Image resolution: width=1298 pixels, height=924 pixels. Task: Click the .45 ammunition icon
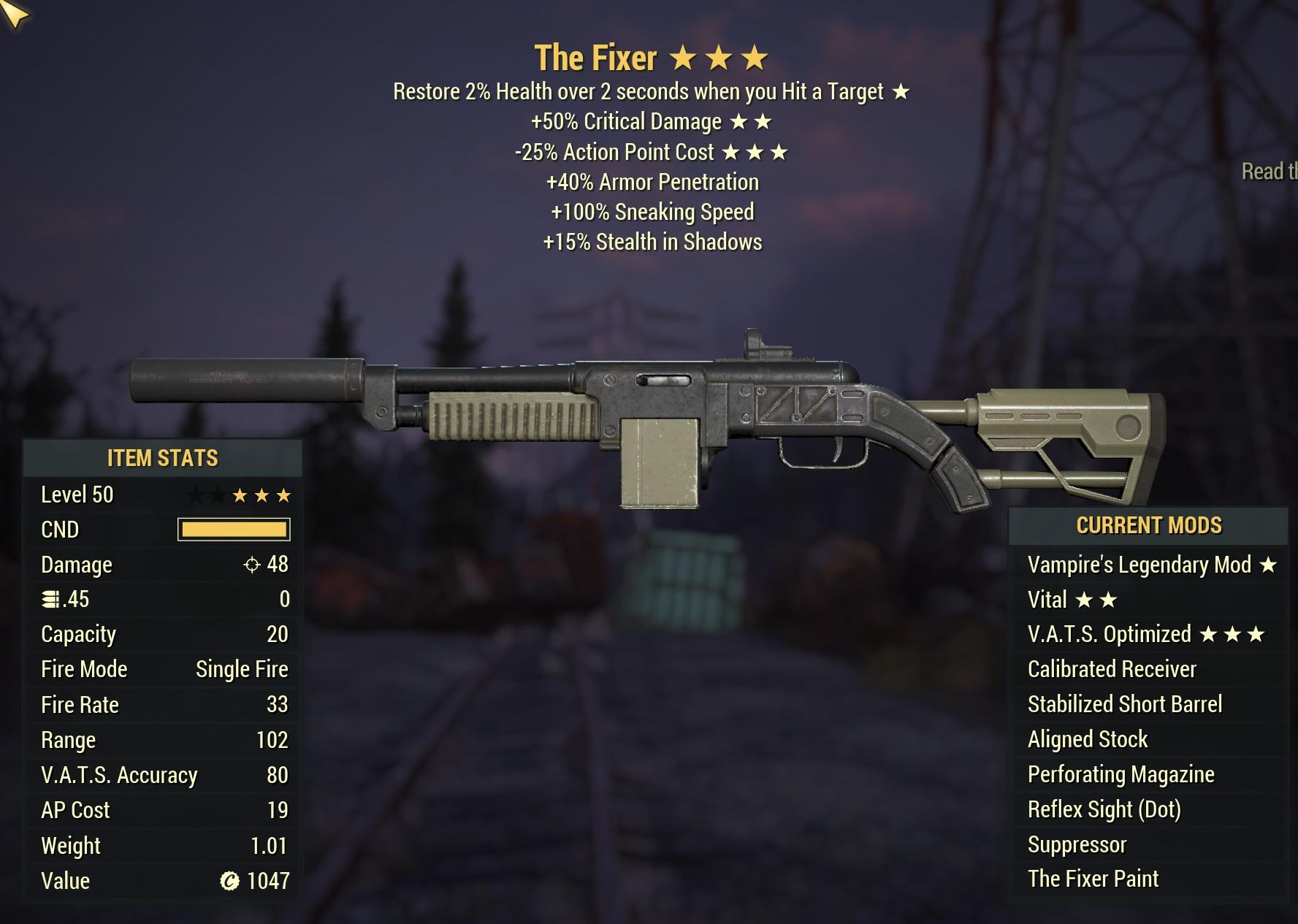[51, 599]
